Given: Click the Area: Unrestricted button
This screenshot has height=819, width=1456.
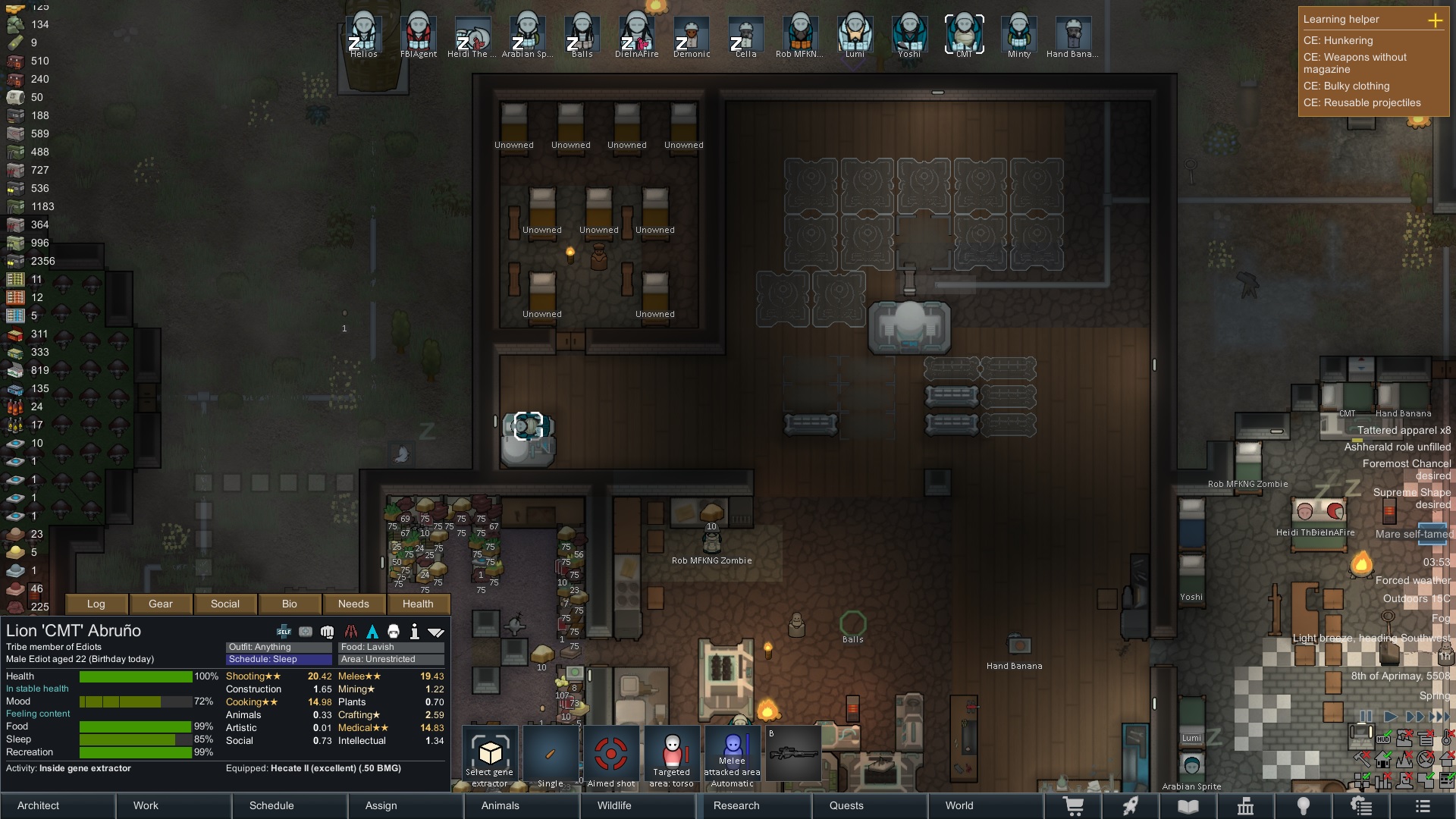Looking at the screenshot, I should coord(391,659).
